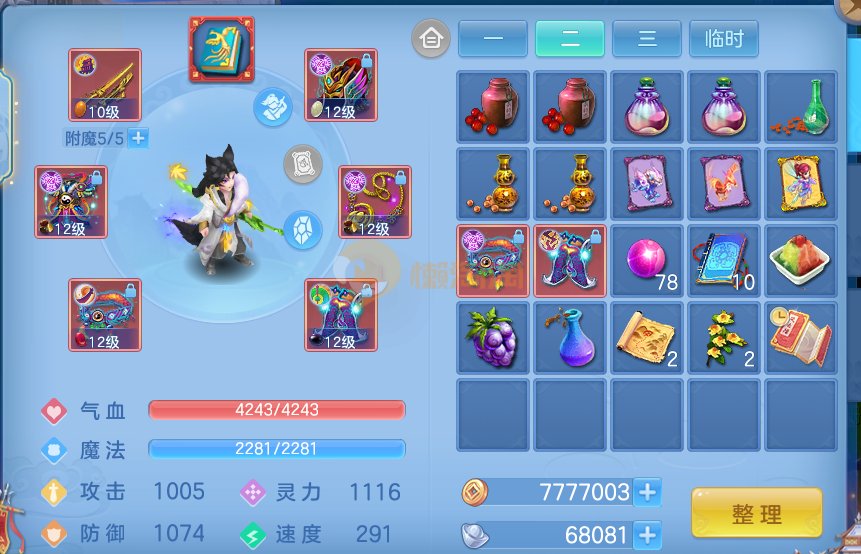
Task: Click the blue gem round button
Action: point(303,230)
